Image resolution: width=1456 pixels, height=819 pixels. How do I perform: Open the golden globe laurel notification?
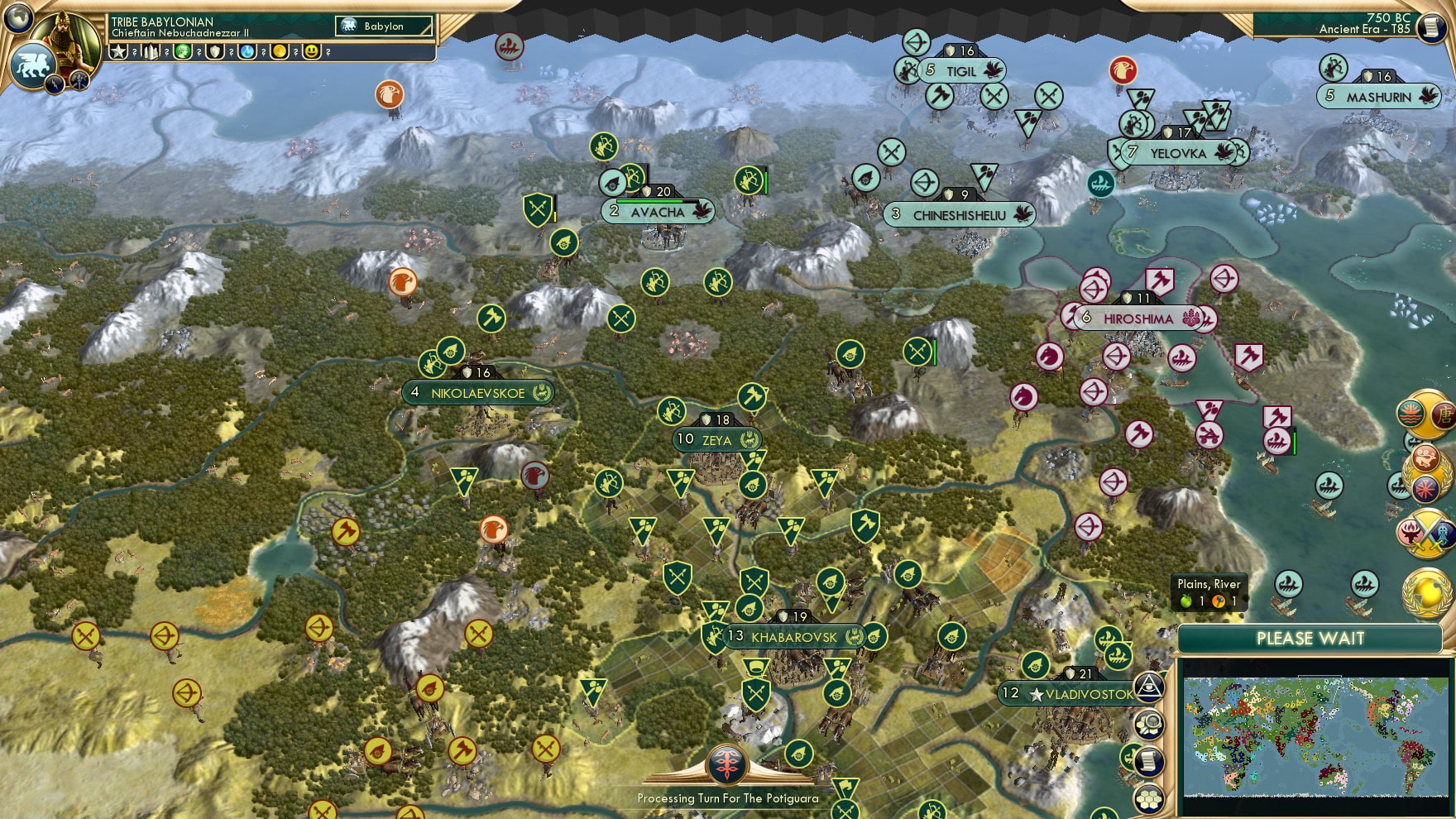point(1425,592)
